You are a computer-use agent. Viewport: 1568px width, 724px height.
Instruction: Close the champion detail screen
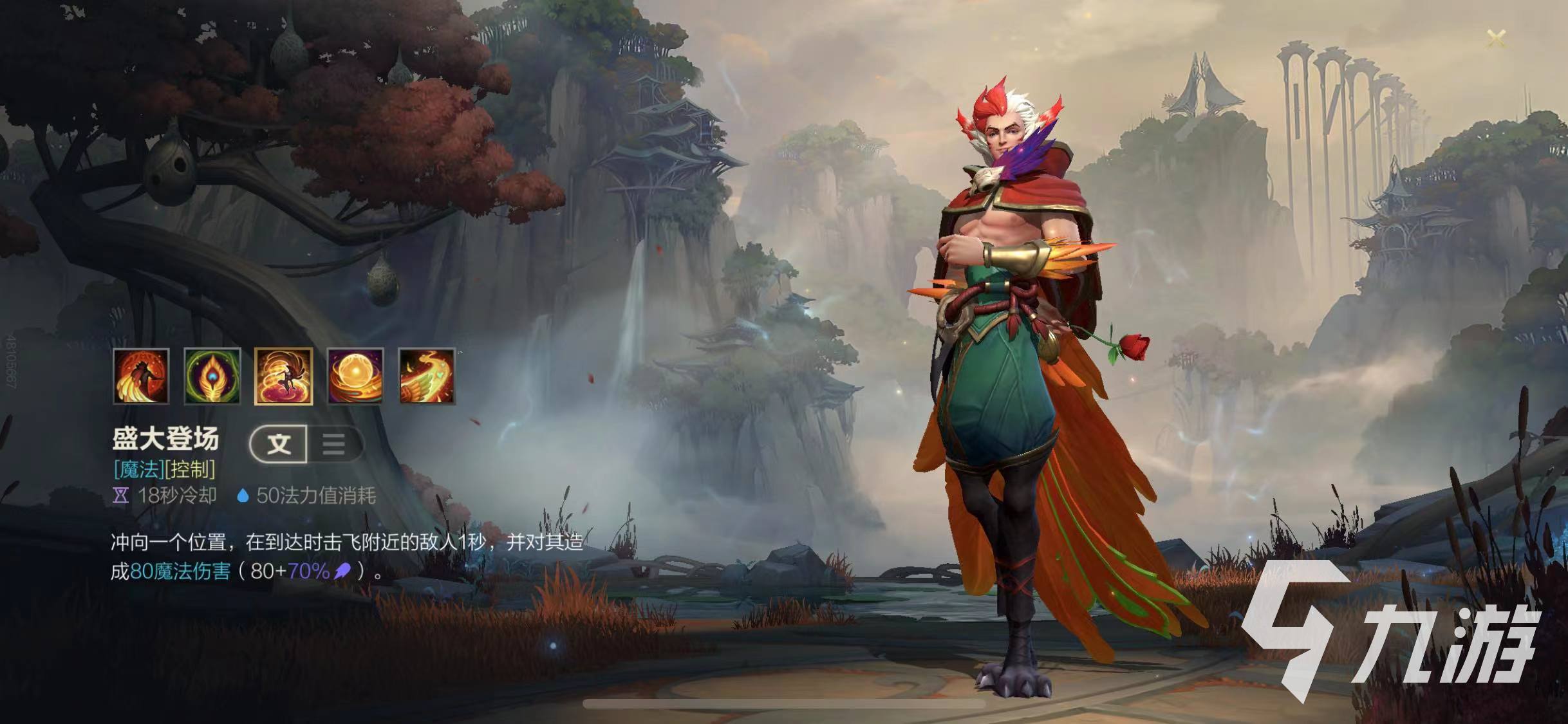point(1497,39)
